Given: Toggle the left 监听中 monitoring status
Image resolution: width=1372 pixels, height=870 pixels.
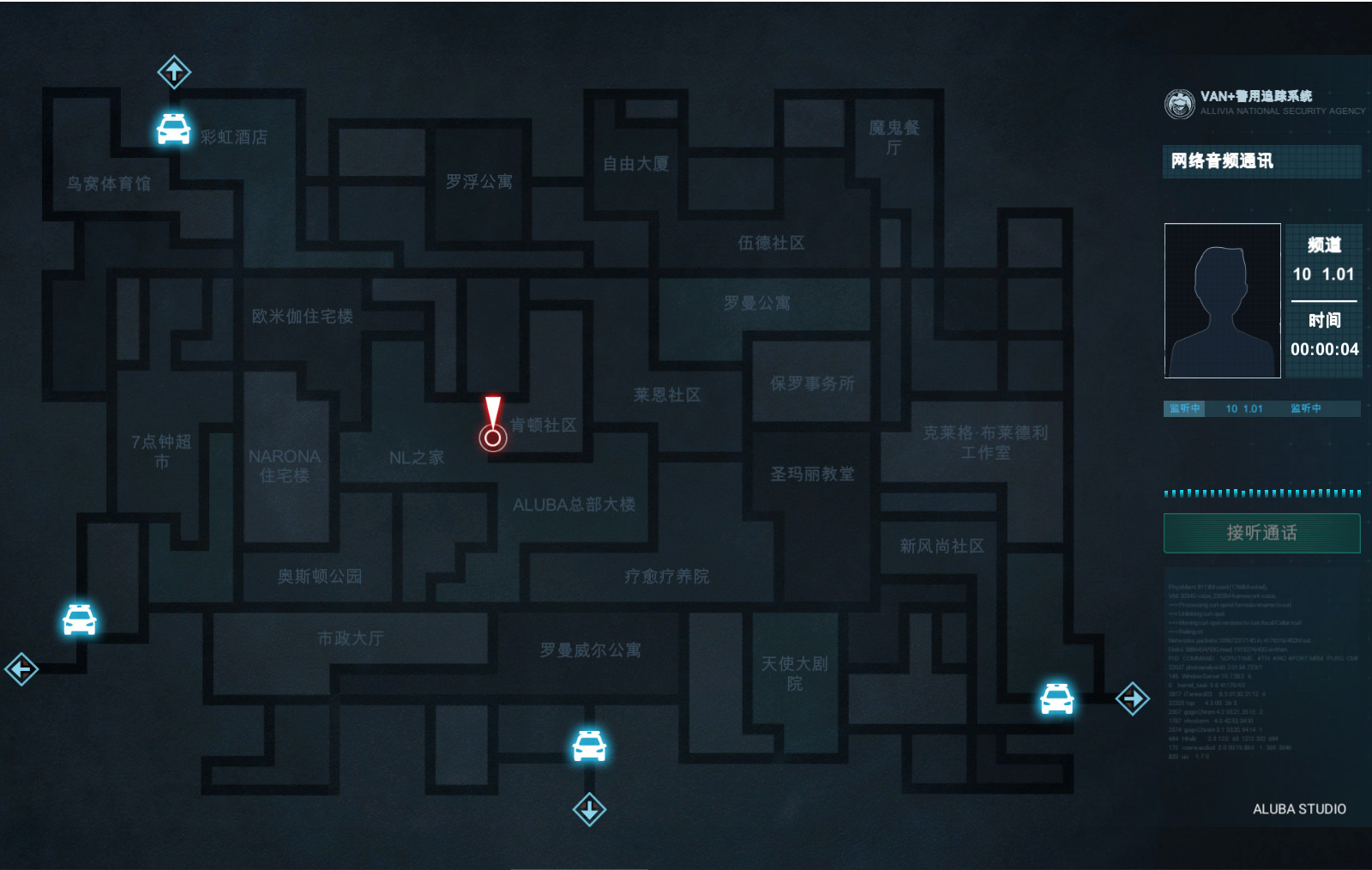Looking at the screenshot, I should (x=1184, y=408).
